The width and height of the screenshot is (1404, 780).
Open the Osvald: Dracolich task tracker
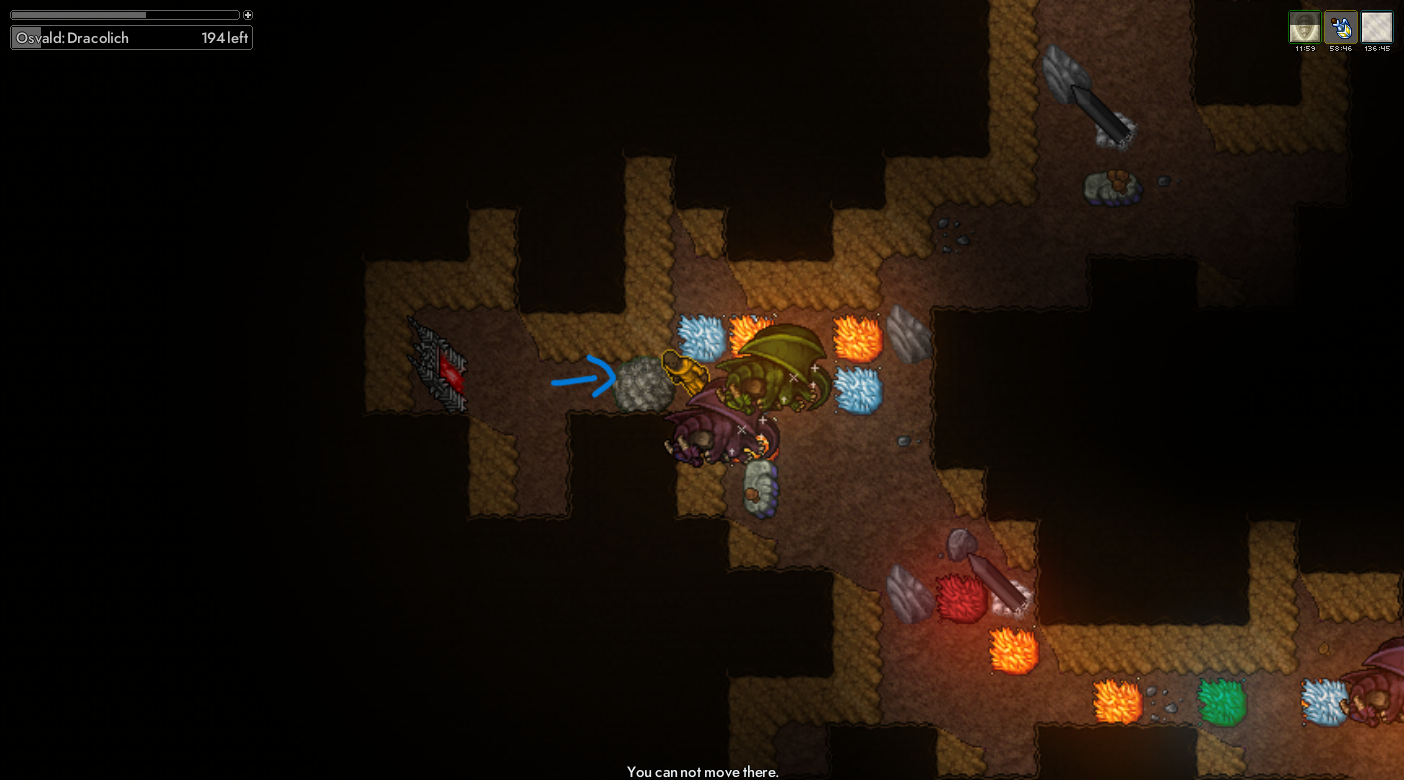pos(131,38)
